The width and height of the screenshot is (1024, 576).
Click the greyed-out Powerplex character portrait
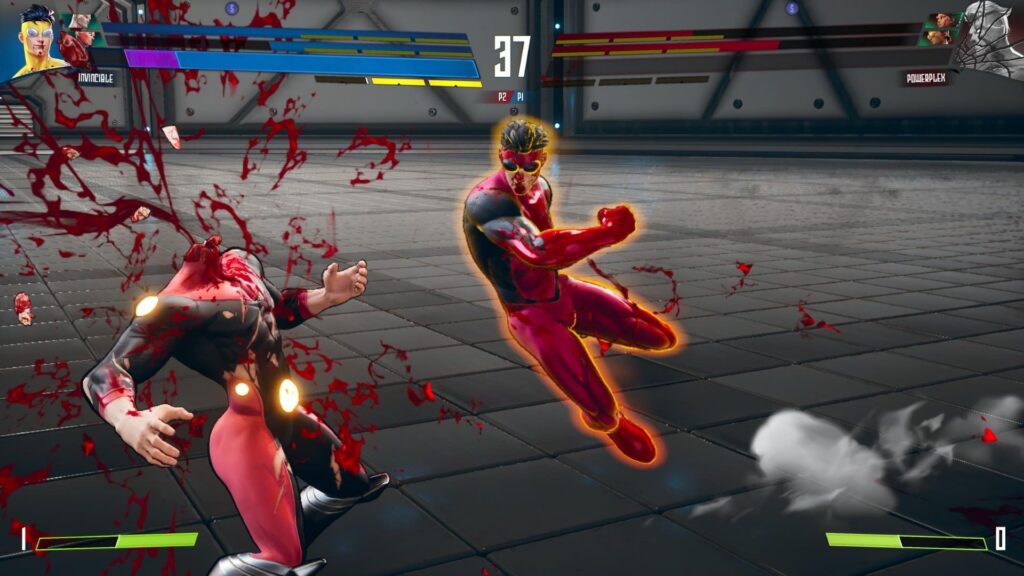(x=988, y=40)
